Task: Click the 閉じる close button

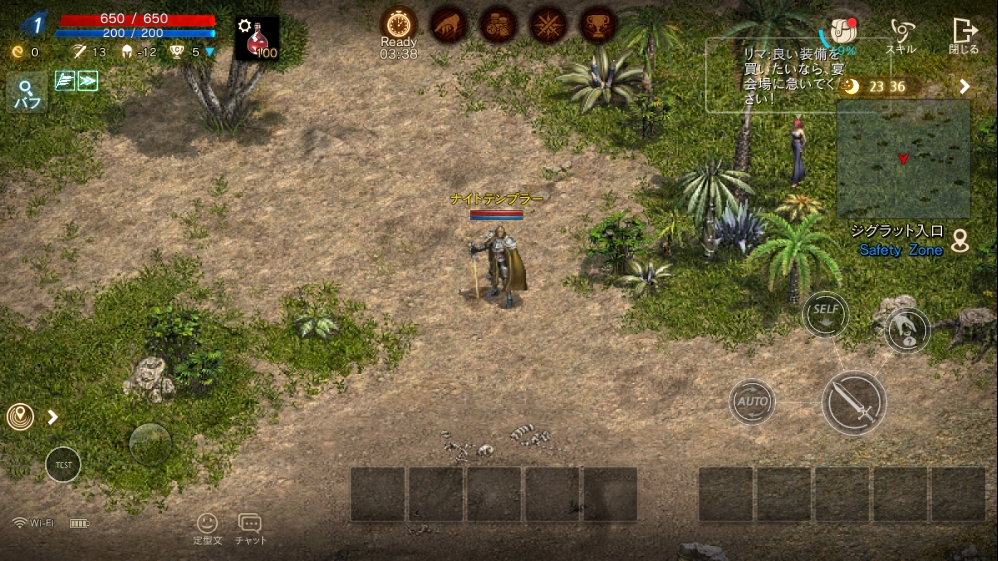Action: 964,36
